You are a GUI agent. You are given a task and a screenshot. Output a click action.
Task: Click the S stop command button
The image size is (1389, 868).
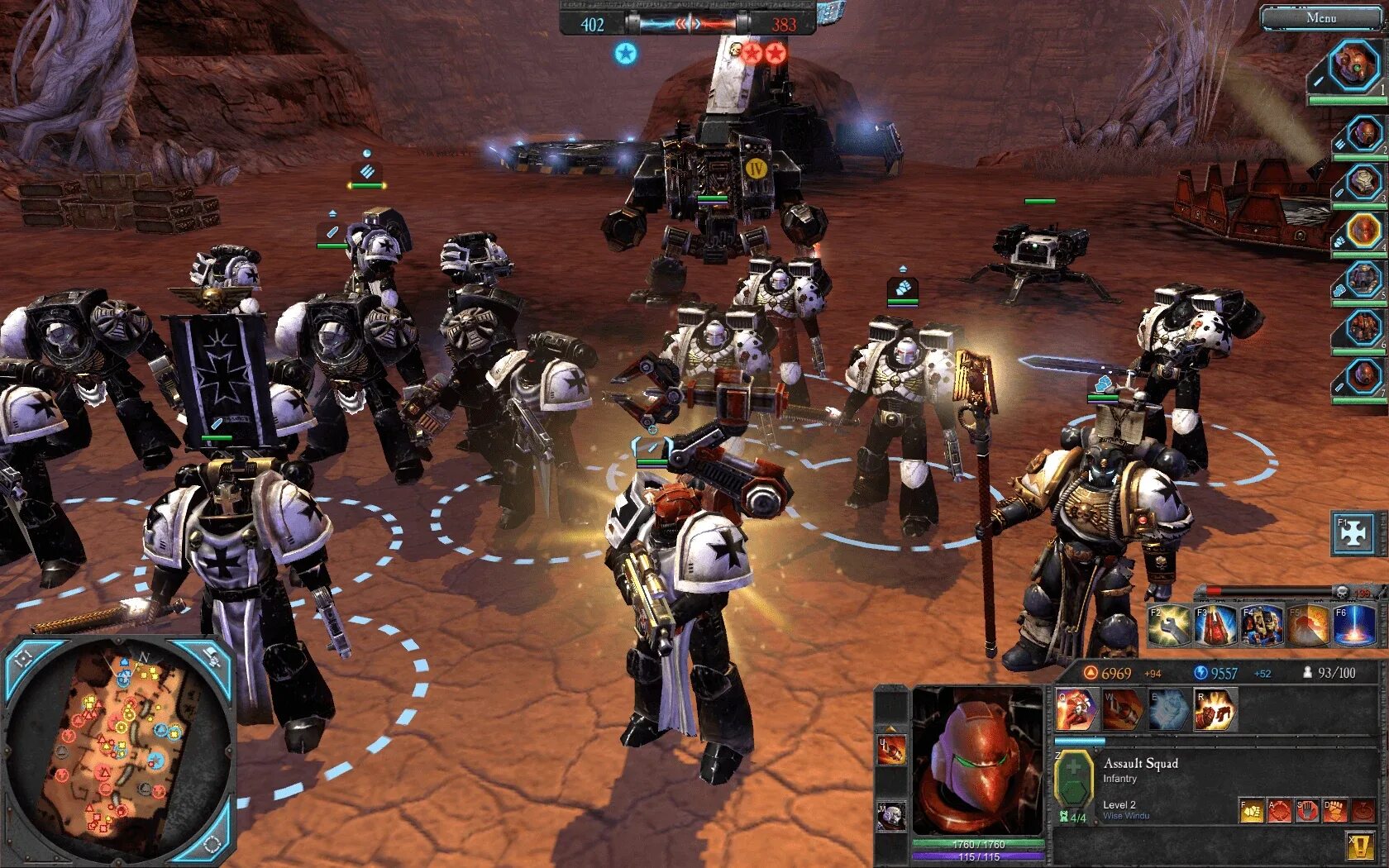tap(1307, 810)
